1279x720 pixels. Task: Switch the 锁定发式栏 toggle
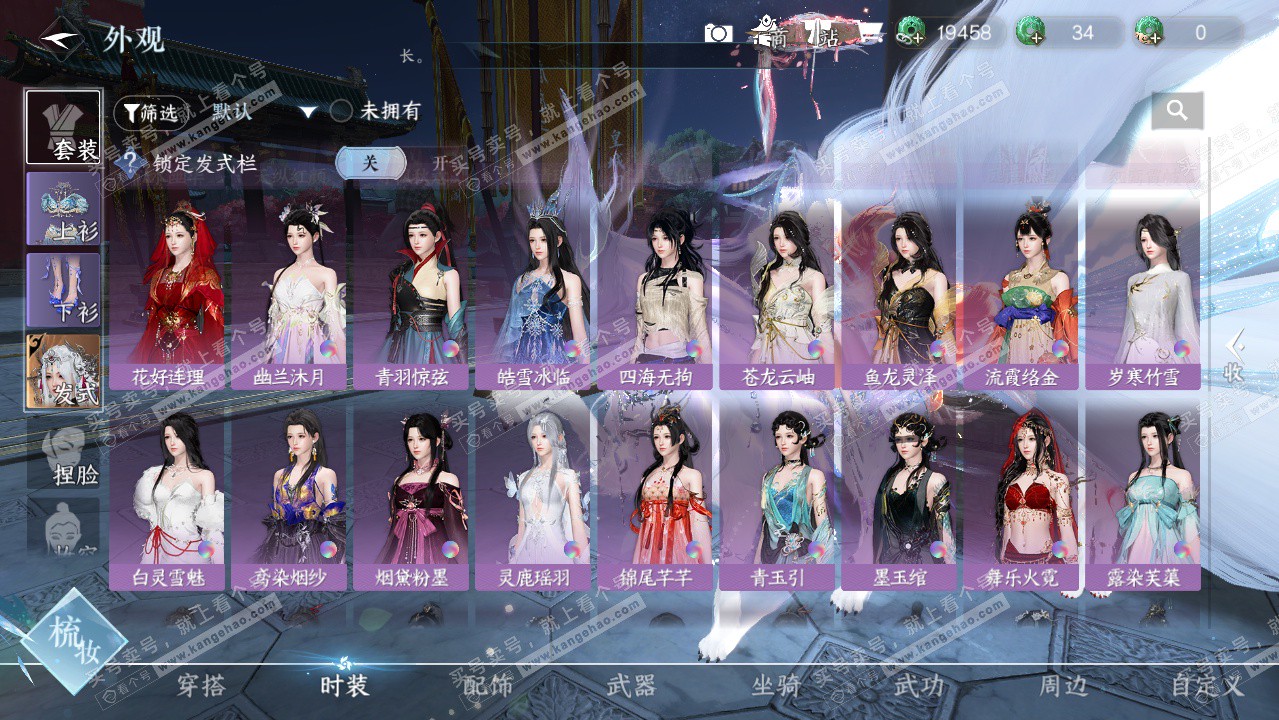click(371, 164)
